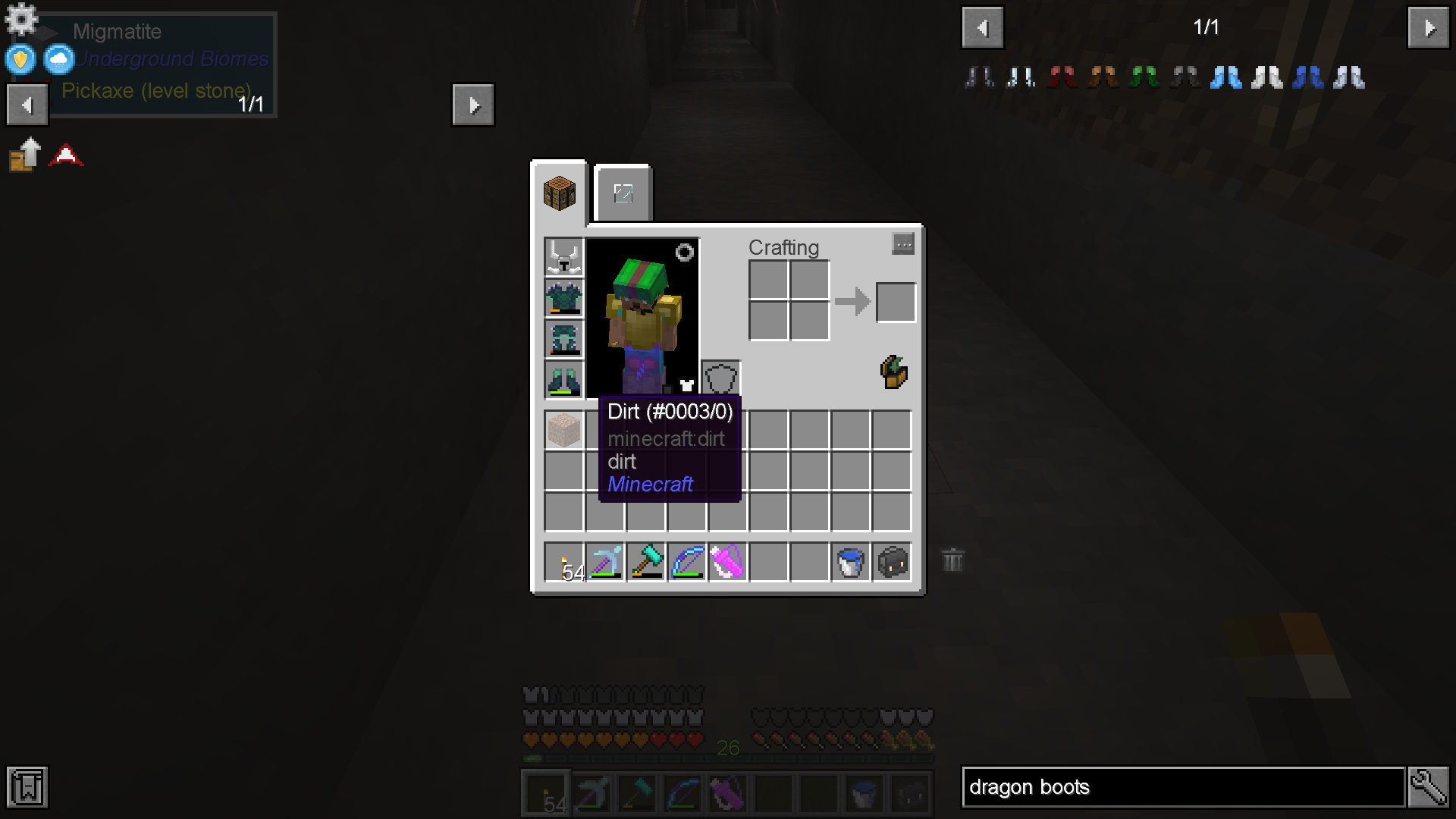
Task: Switch to the crafting table tab
Action: coord(559,193)
